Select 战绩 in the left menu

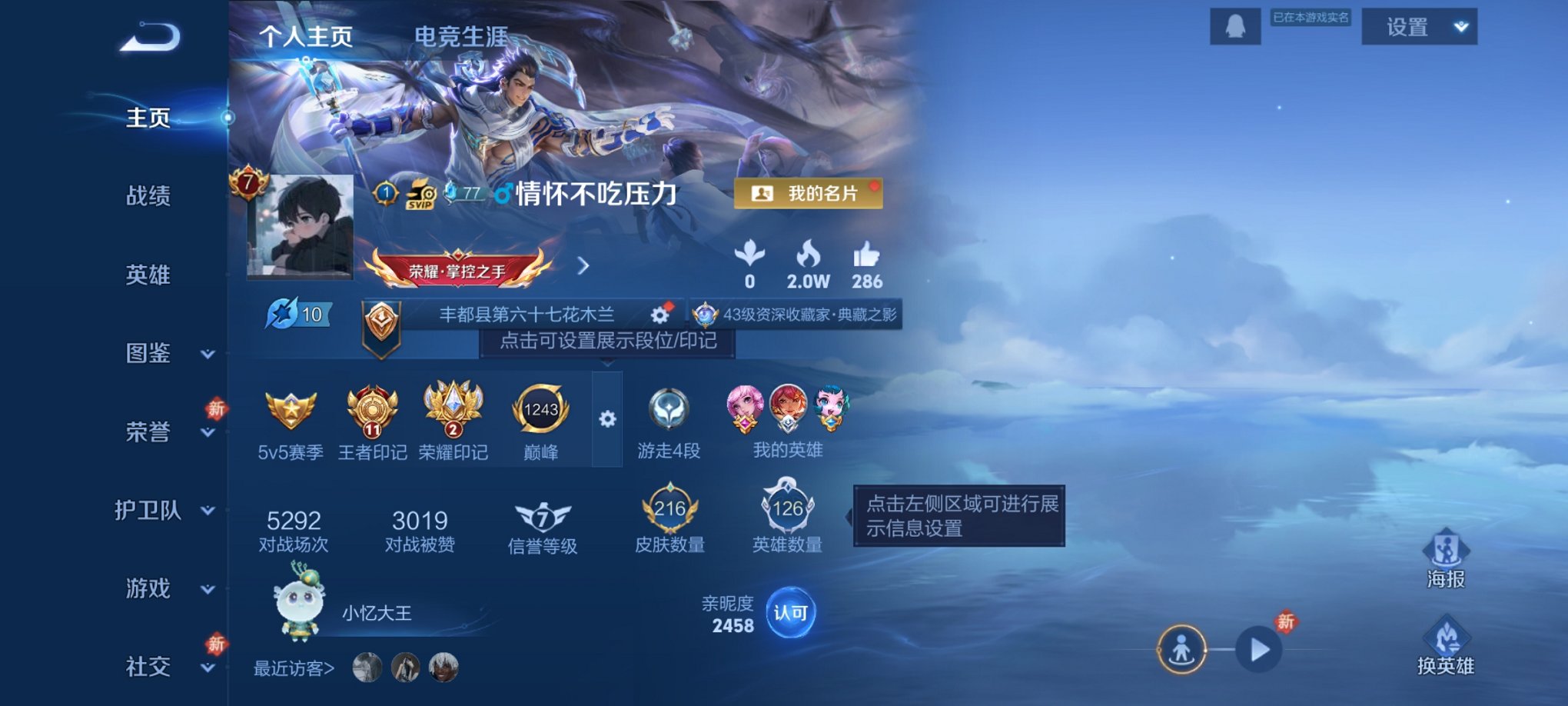[148, 196]
